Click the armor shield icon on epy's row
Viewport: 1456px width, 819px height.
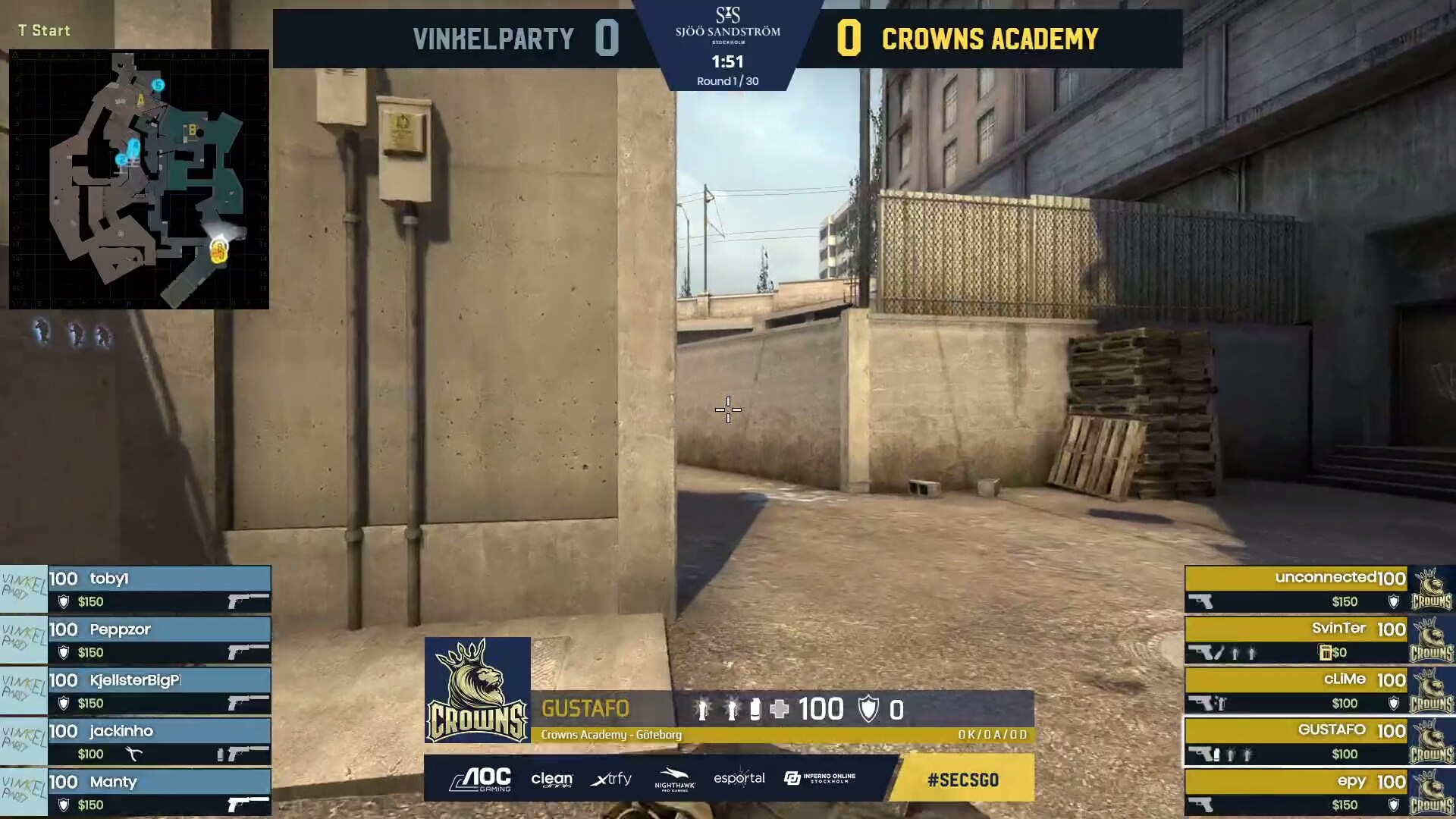point(1392,805)
